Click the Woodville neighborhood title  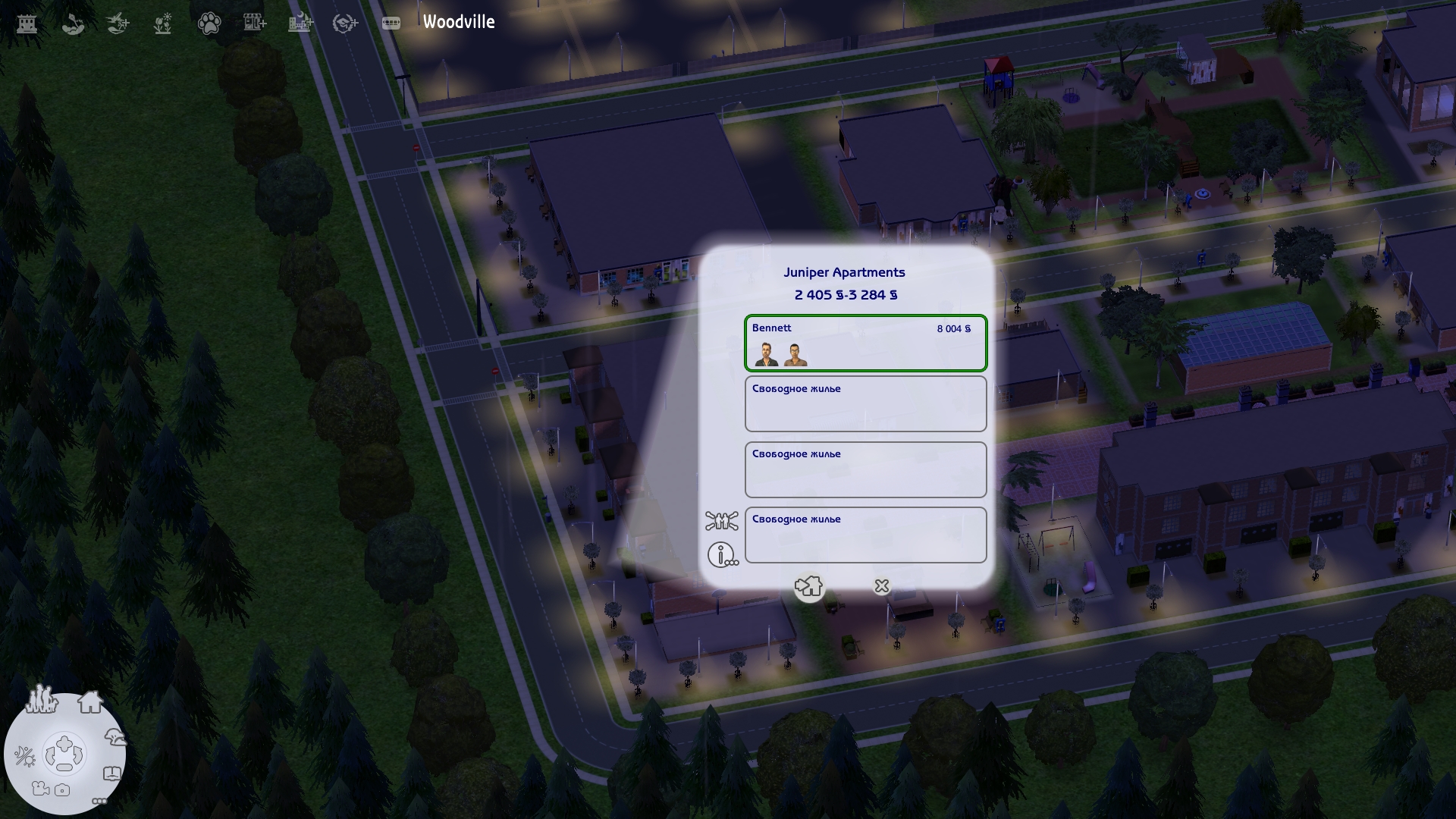(459, 23)
